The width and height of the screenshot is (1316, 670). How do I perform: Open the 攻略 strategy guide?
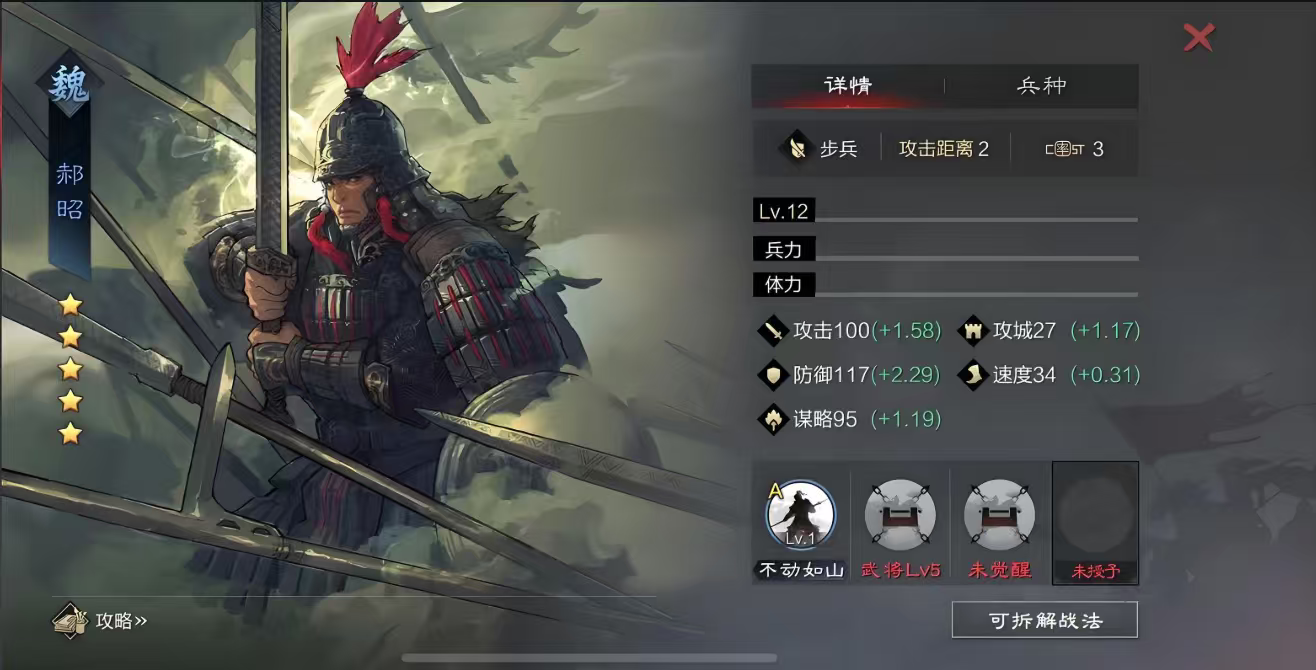pos(102,620)
